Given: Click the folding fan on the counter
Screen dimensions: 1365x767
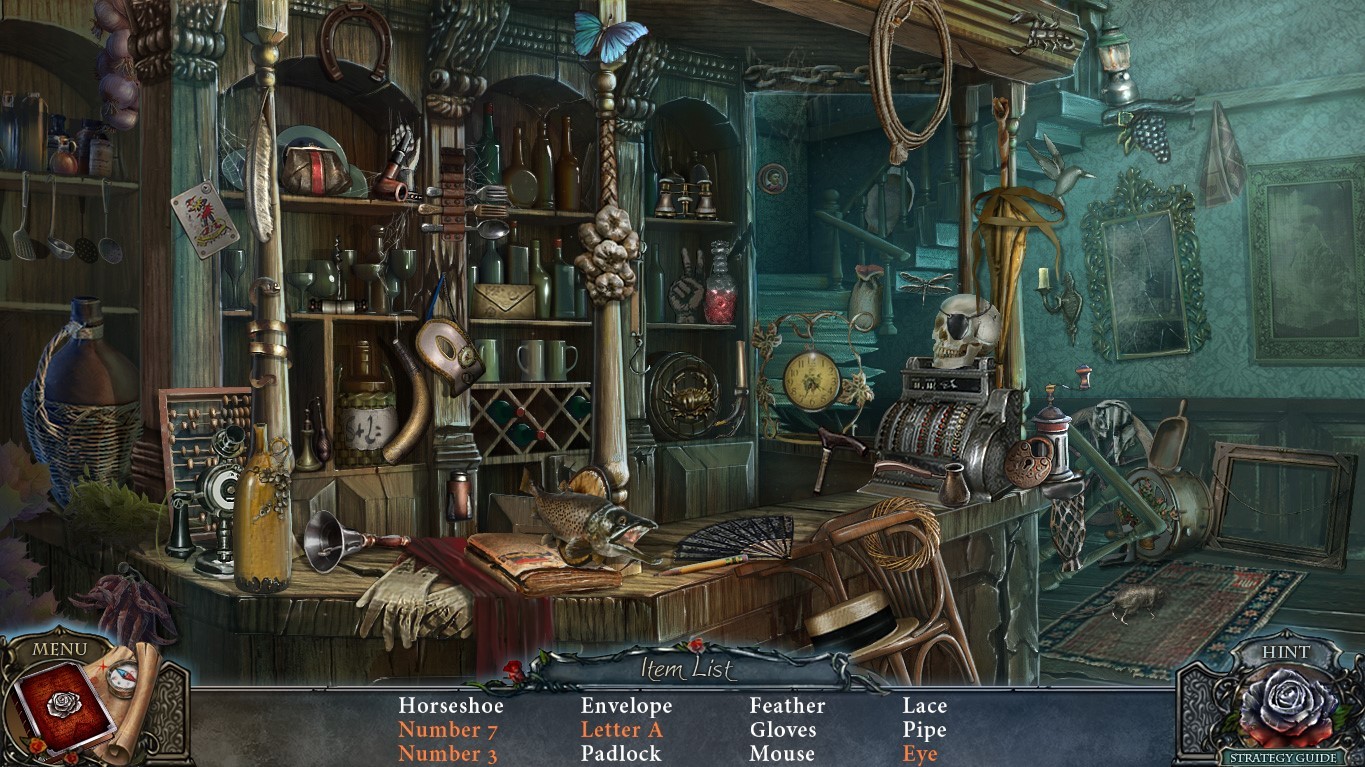Looking at the screenshot, I should pyautogui.click(x=730, y=534).
